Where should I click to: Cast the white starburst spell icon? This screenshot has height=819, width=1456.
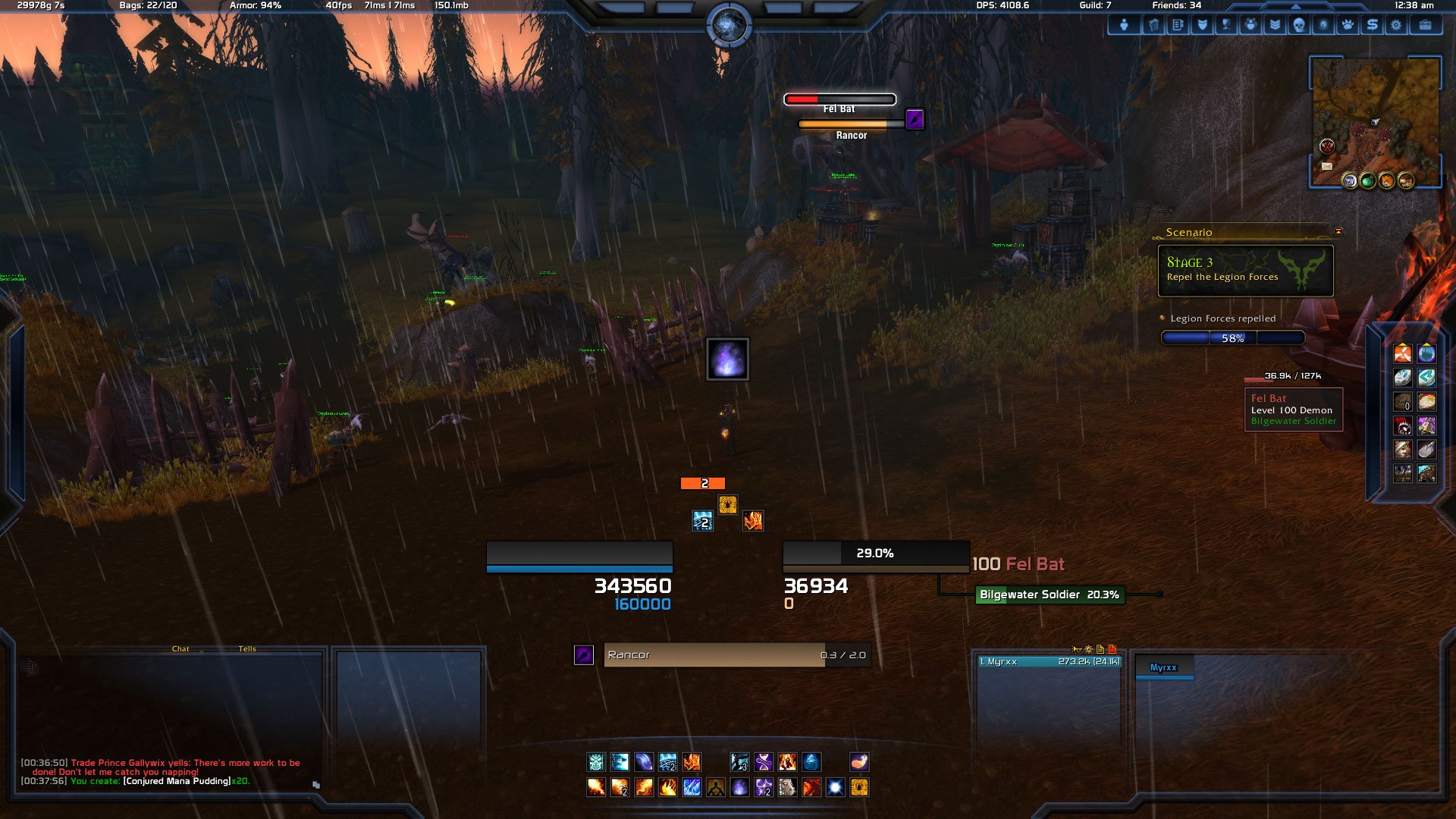coord(835,787)
